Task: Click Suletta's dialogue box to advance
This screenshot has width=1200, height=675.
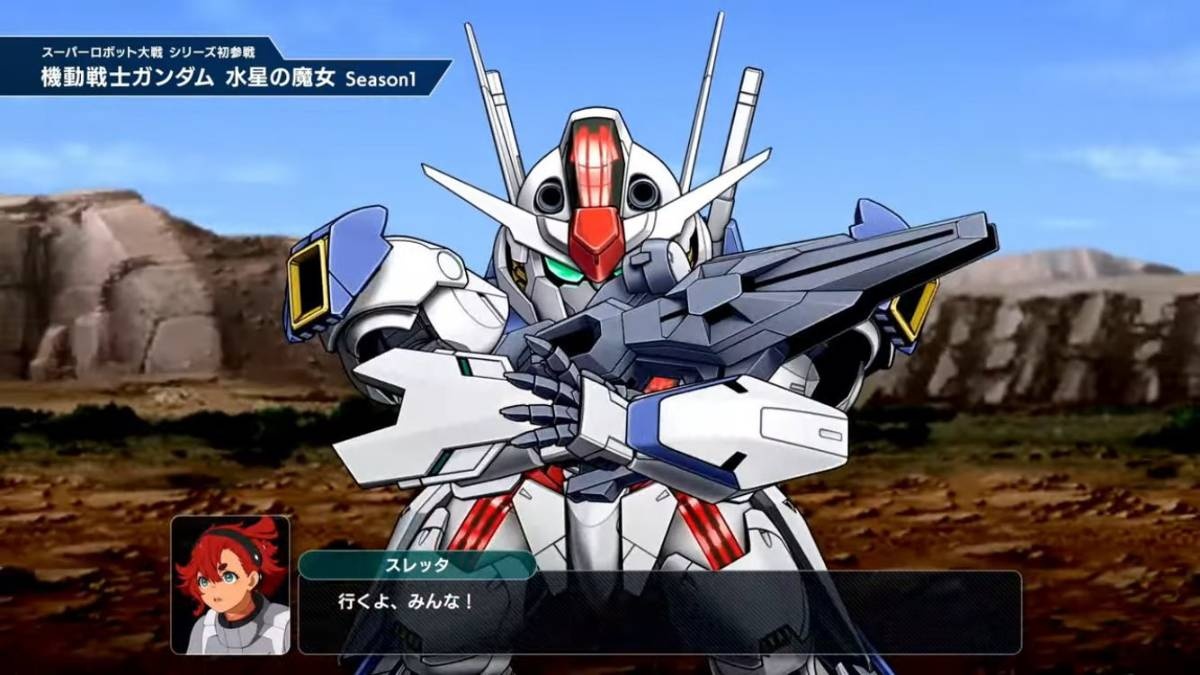Action: coord(658,612)
